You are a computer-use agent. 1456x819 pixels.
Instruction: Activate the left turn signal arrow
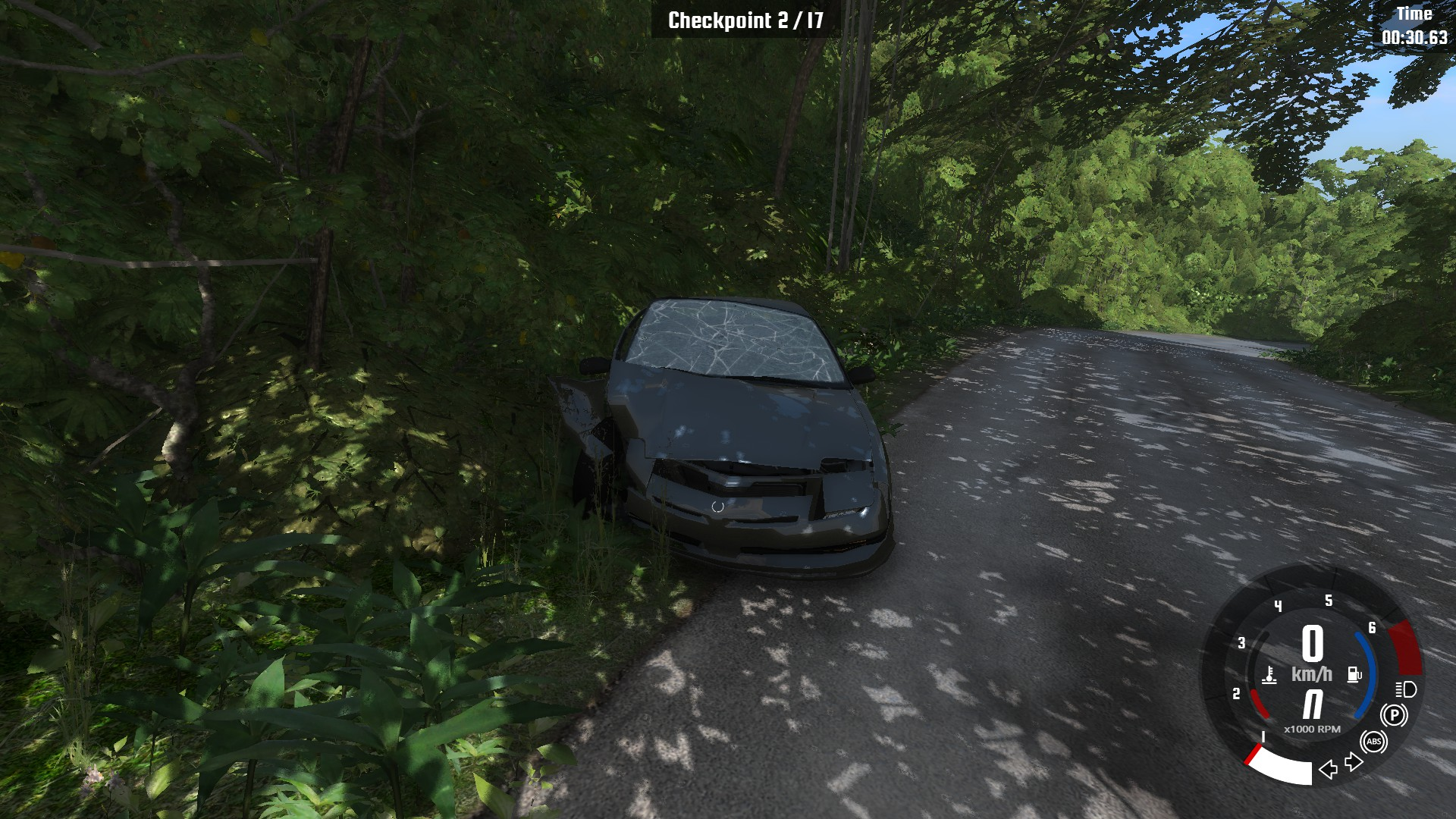1328,770
